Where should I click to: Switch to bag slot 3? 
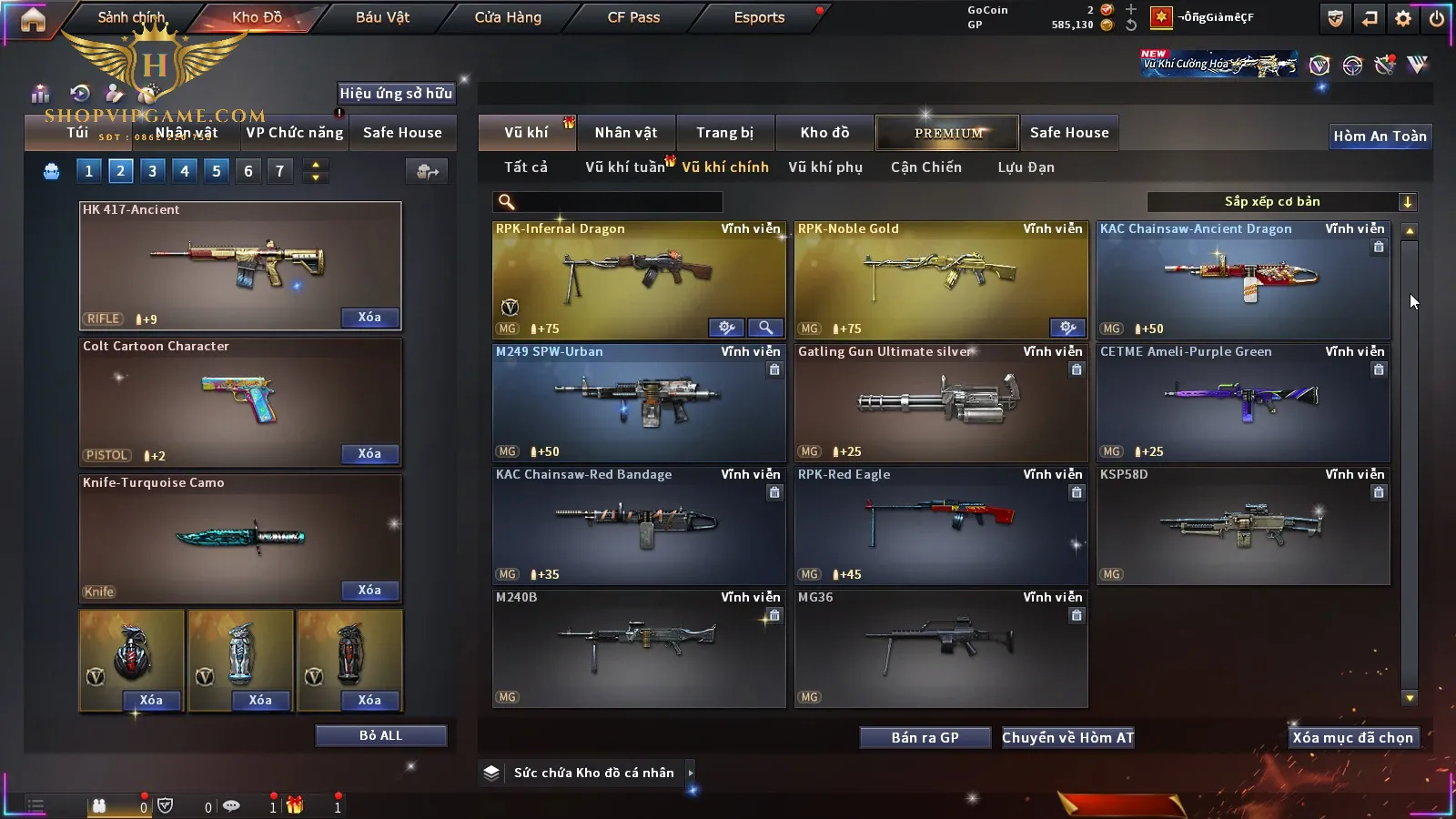(152, 171)
